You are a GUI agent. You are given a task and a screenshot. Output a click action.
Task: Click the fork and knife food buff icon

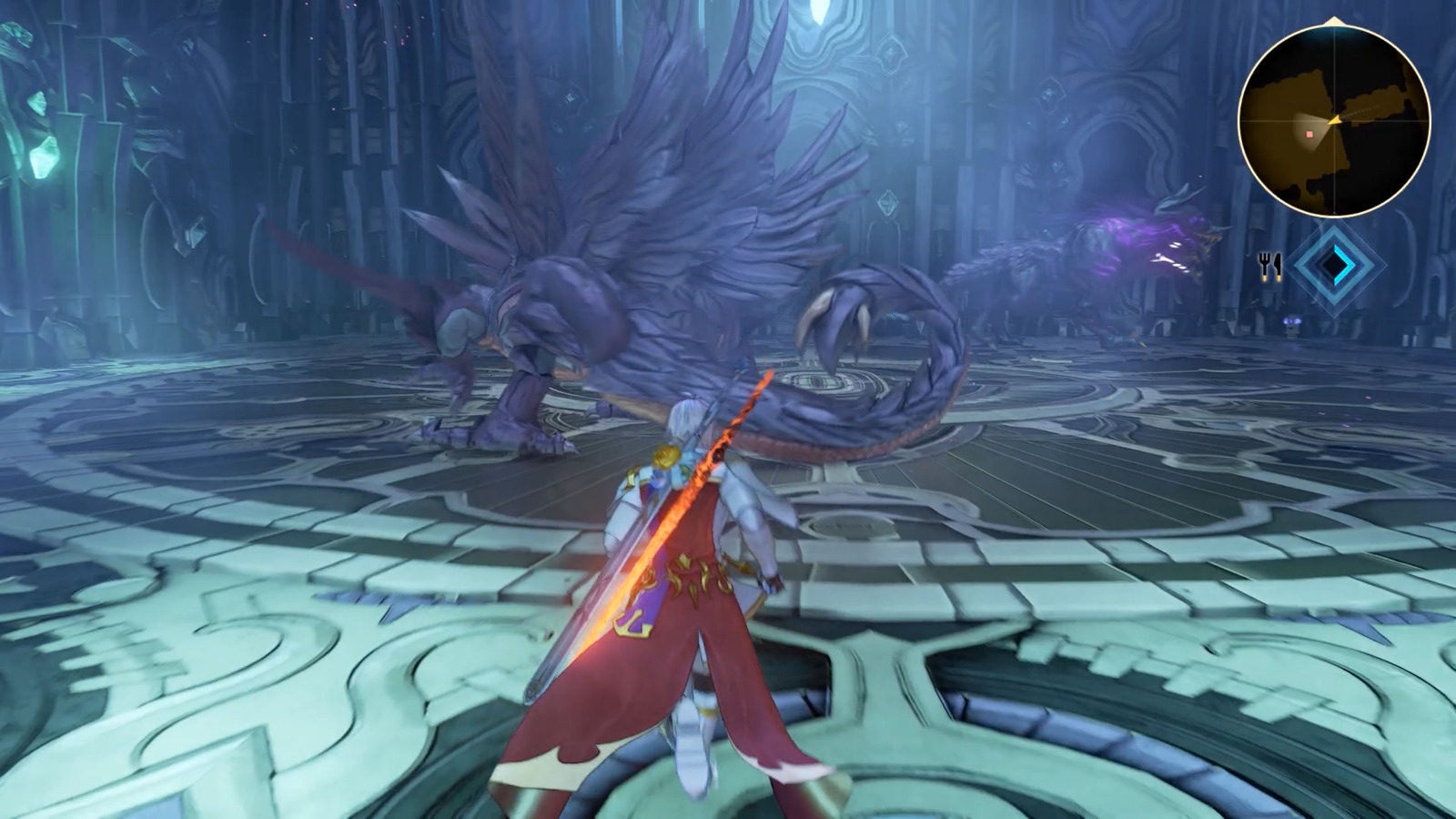1271,268
